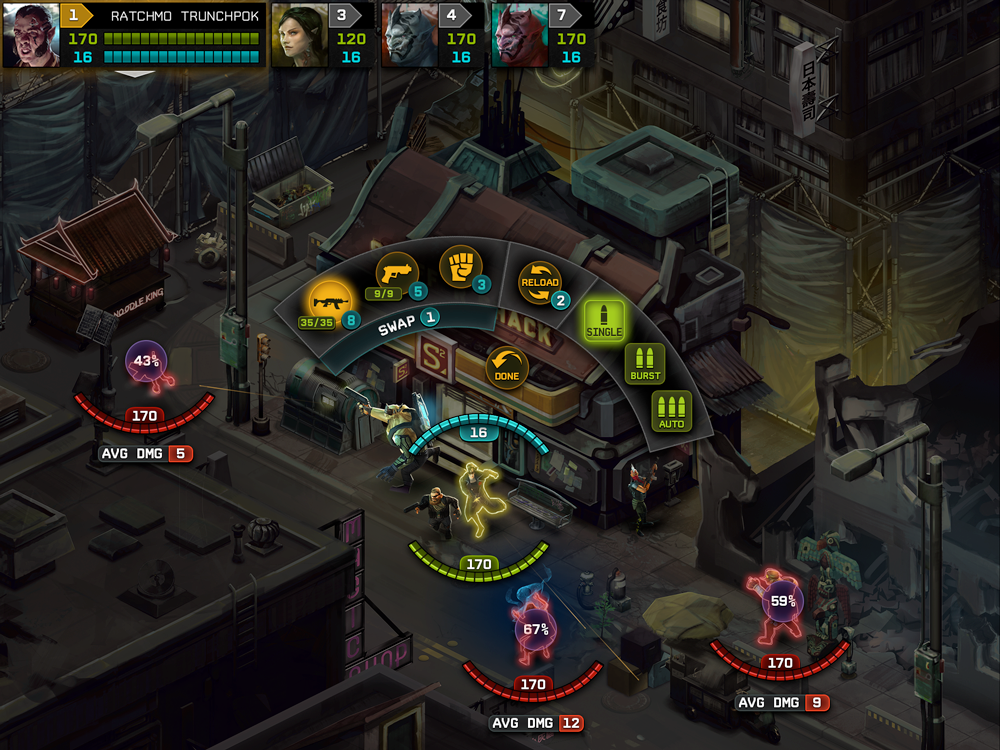Choose the unarmed fist attack

point(460,267)
